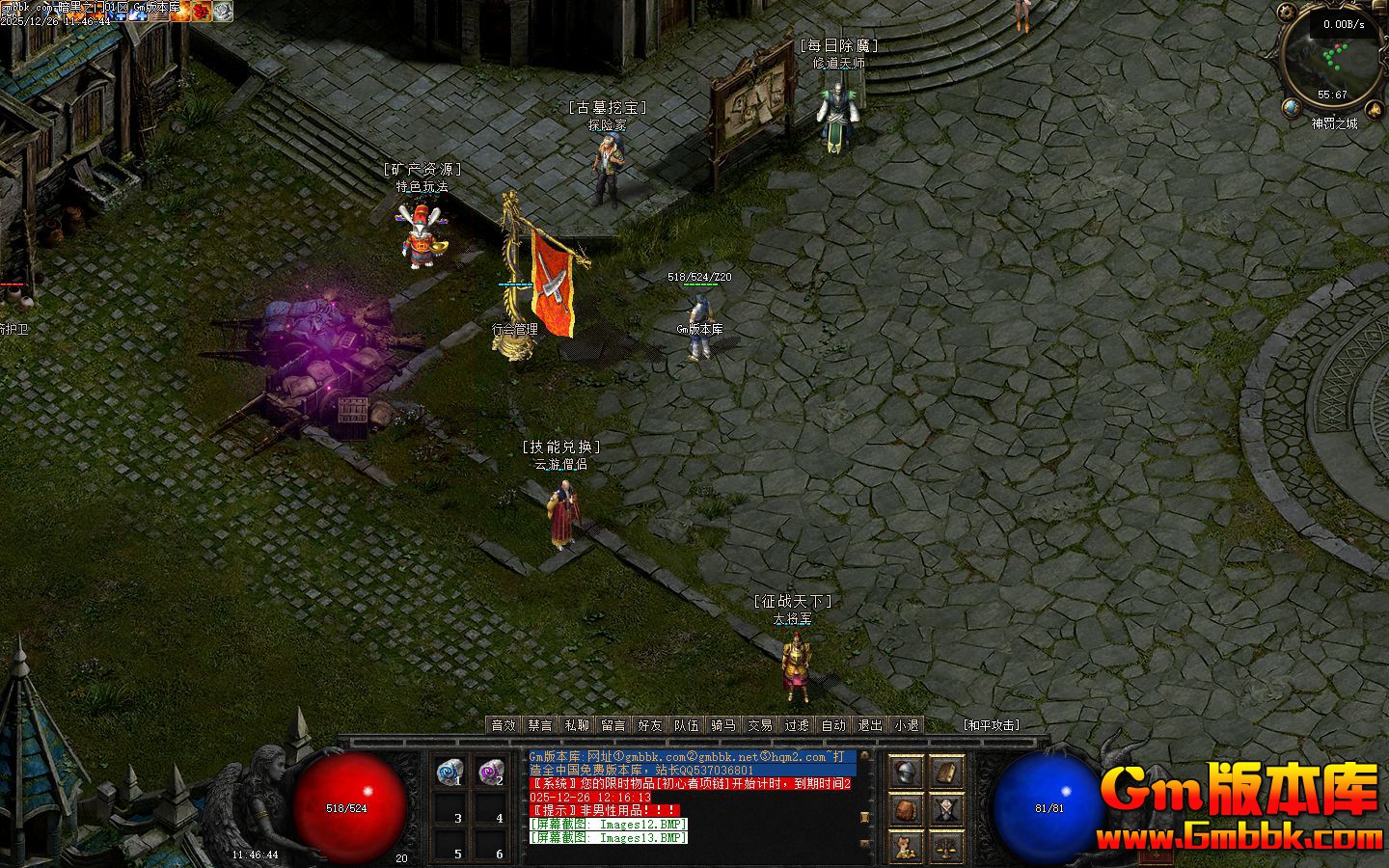1389x868 pixels.
Task: Open the 队伍 team panel
Action: pyautogui.click(x=687, y=725)
